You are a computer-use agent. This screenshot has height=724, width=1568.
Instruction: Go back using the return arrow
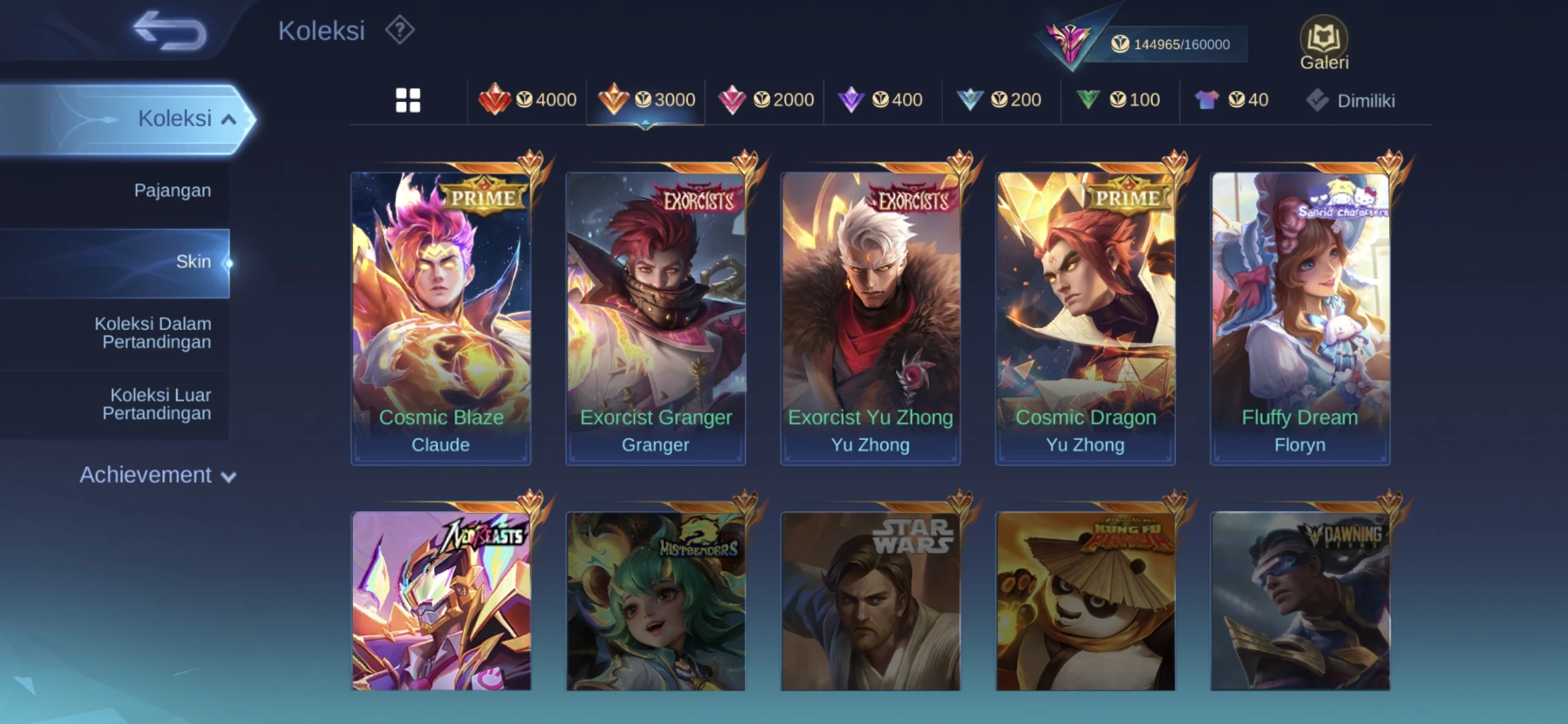click(170, 32)
